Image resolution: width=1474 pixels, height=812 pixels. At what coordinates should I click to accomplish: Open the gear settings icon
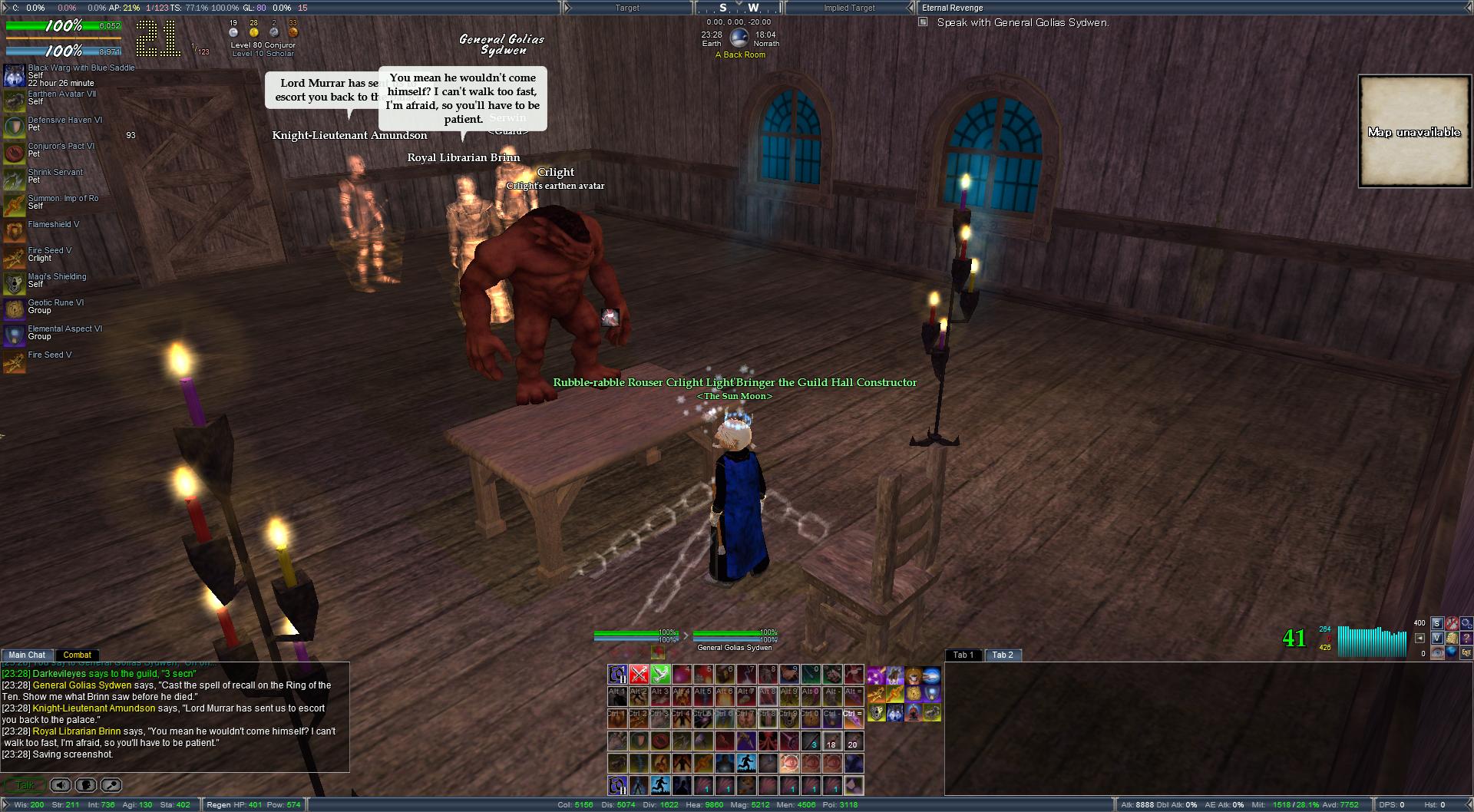[1466, 623]
